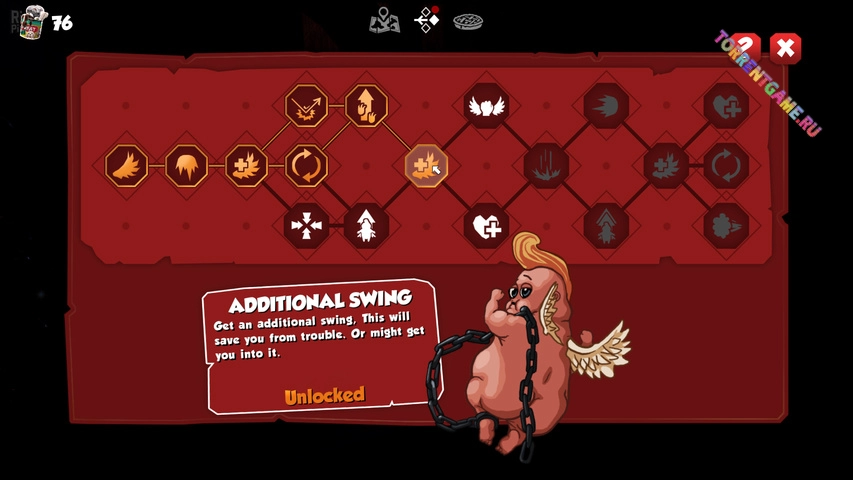Select the locked gray circular arrows skill
Image resolution: width=853 pixels, height=480 pixels.
pos(726,166)
